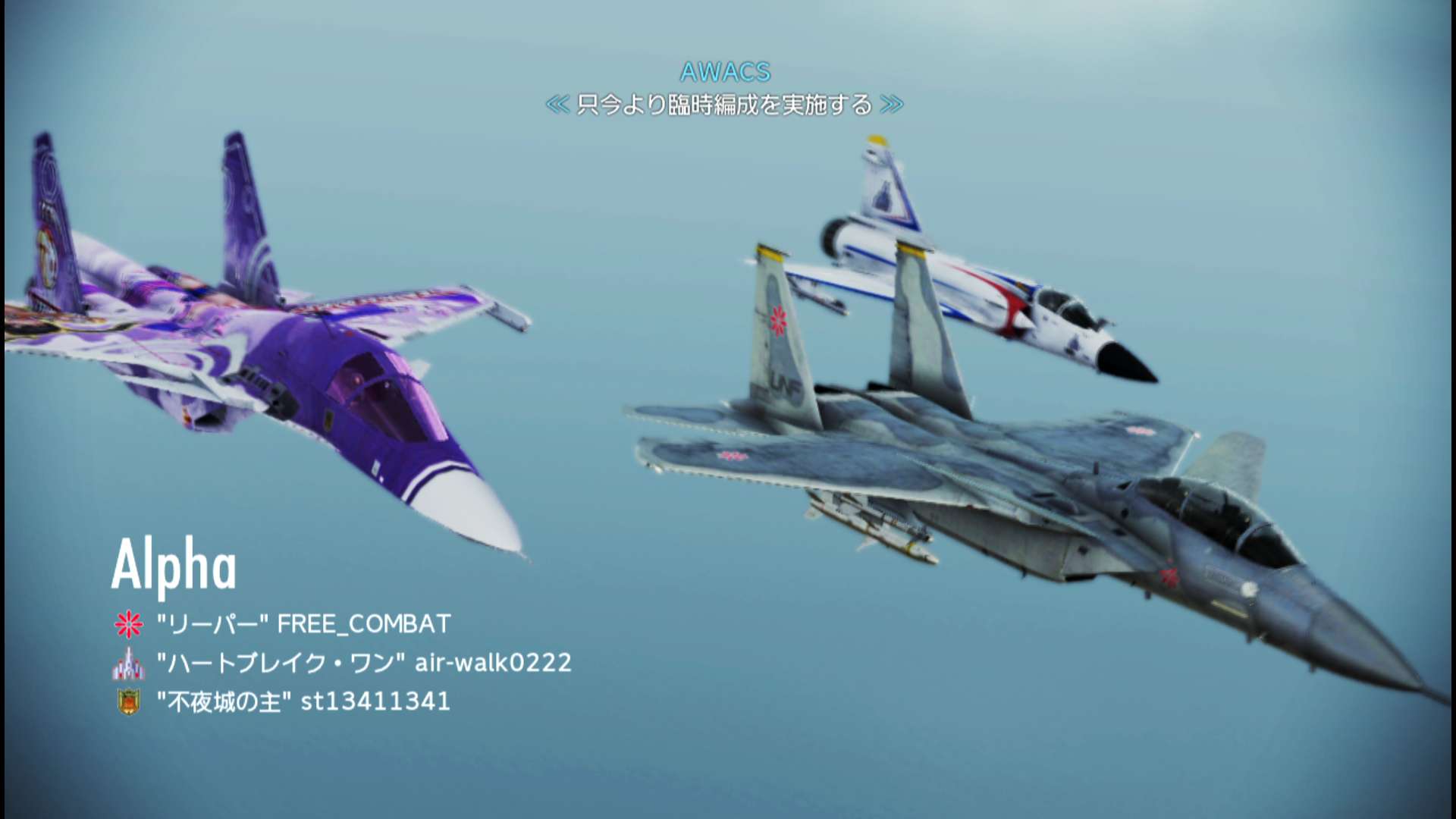The image size is (1456, 819).
Task: Click the castle emblem beside air-walk0222
Action: 128,664
